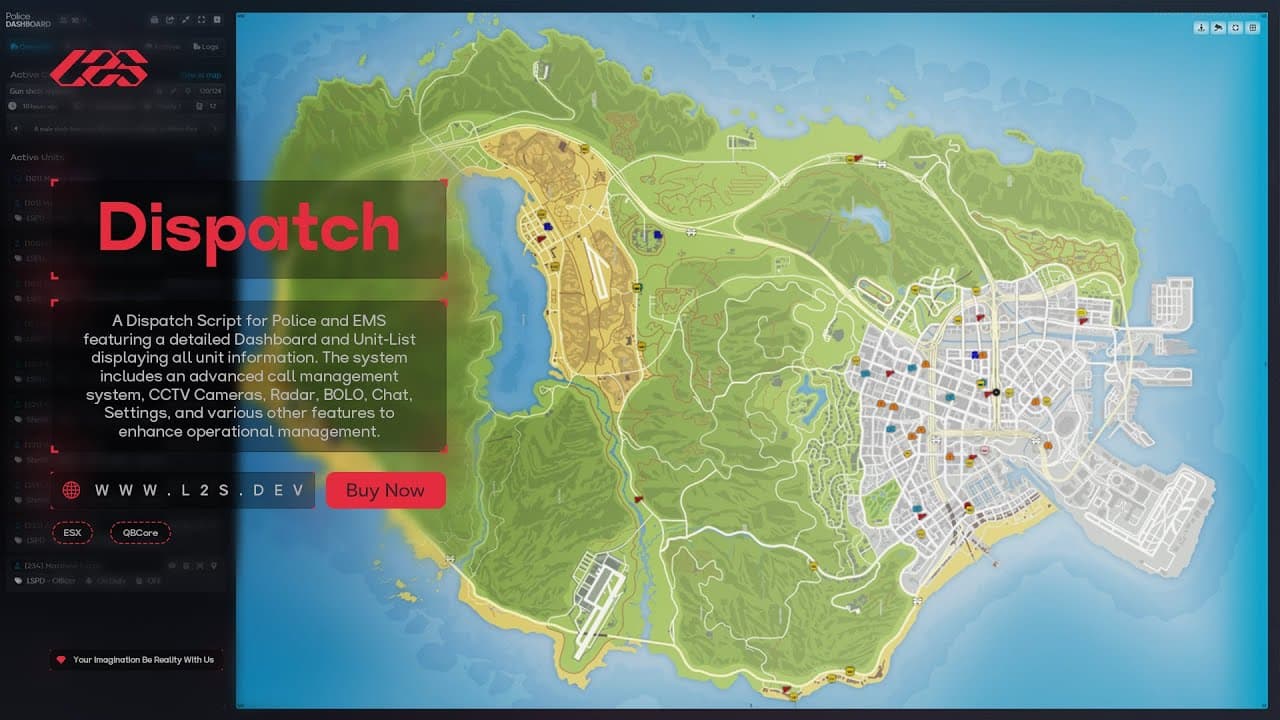Click the ESX framework badge
1280x720 pixels.
[72, 533]
